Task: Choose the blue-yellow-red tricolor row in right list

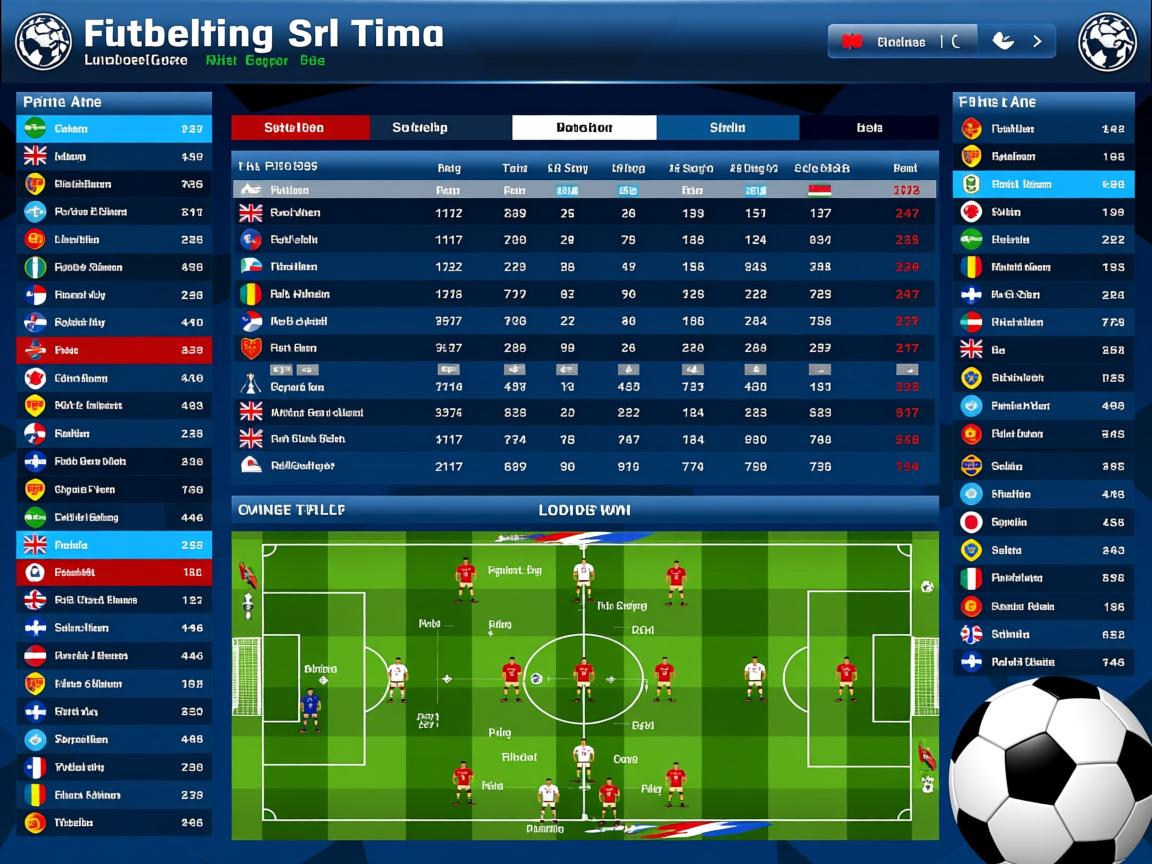Action: (1043, 267)
